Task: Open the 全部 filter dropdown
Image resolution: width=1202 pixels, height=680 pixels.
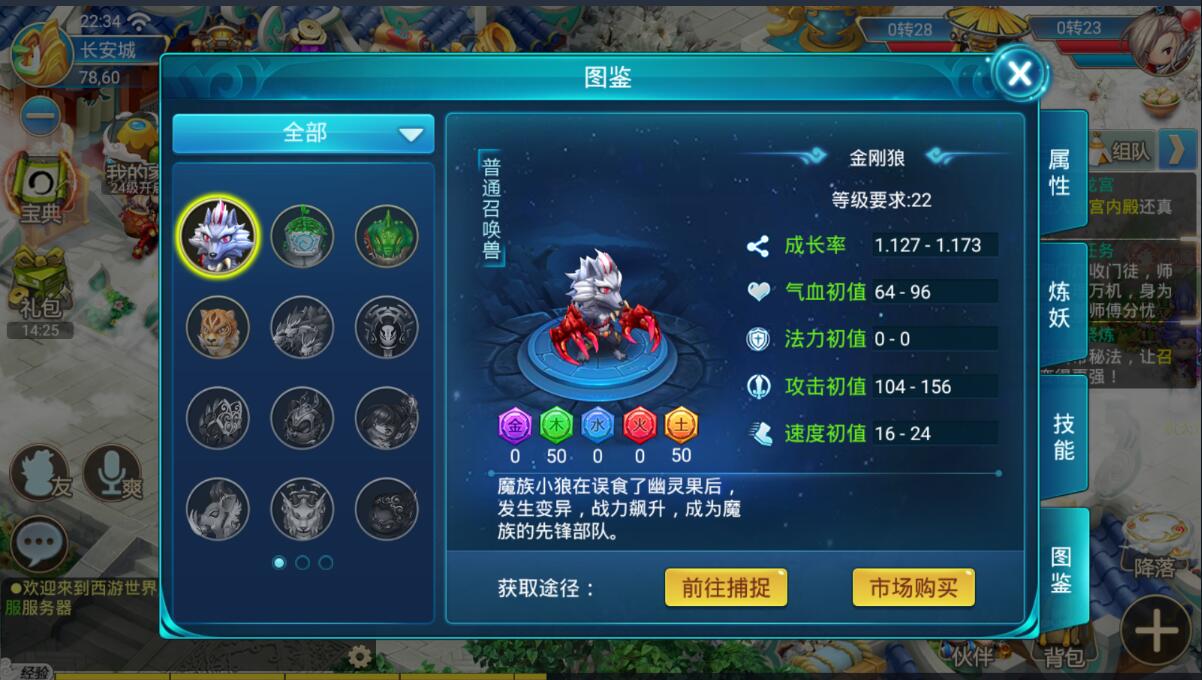Action: pos(303,134)
